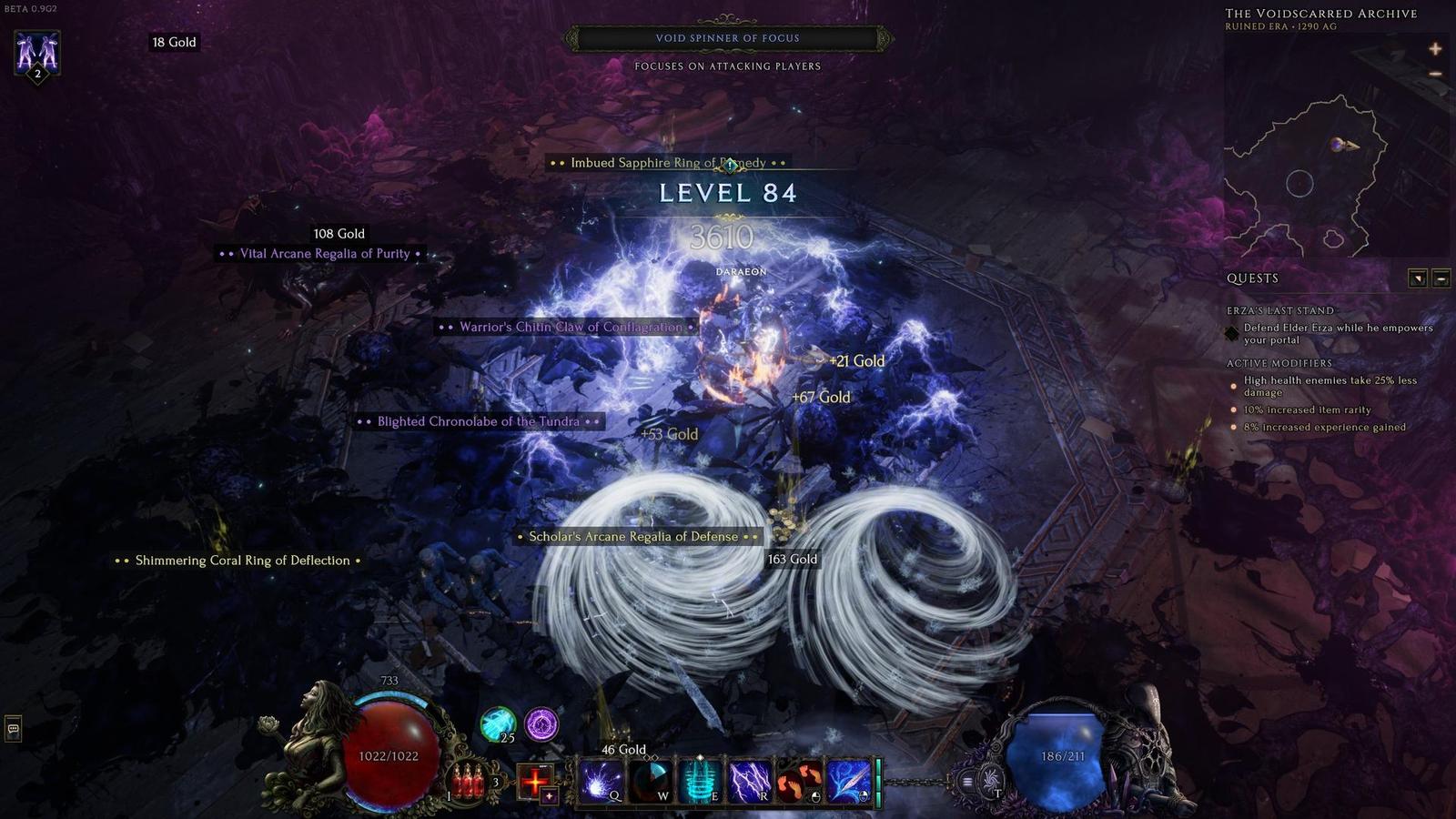Zoom in the minimap with plus button
Screen dimensions: 1456x819
tap(1435, 49)
